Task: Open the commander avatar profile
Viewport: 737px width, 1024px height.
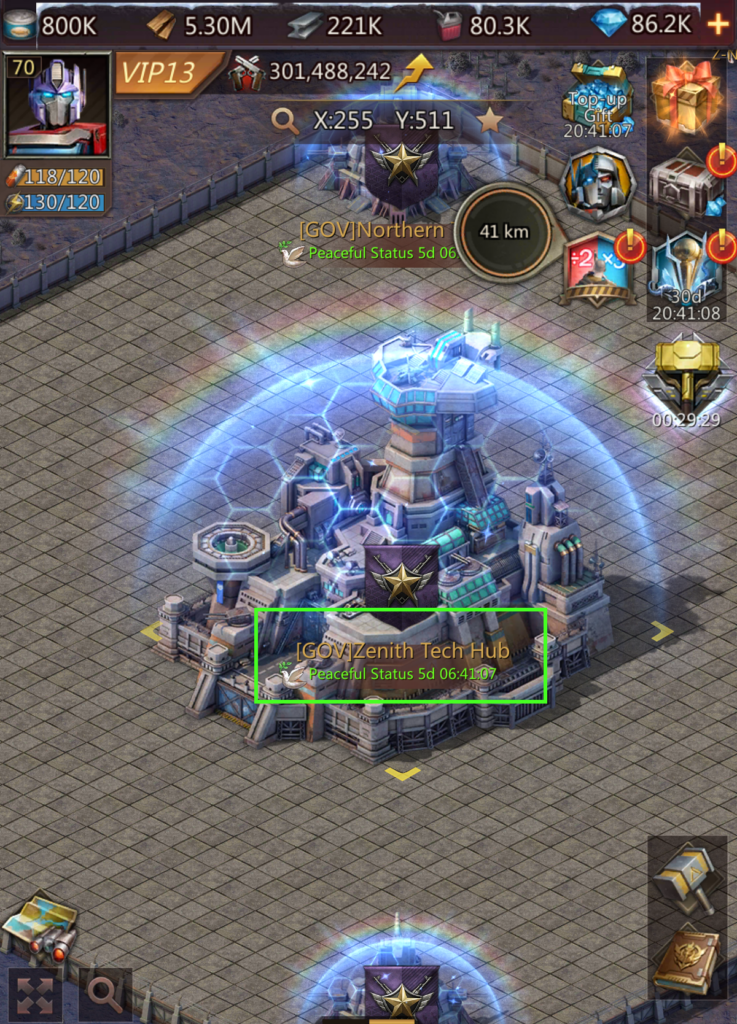Action: [x=57, y=106]
